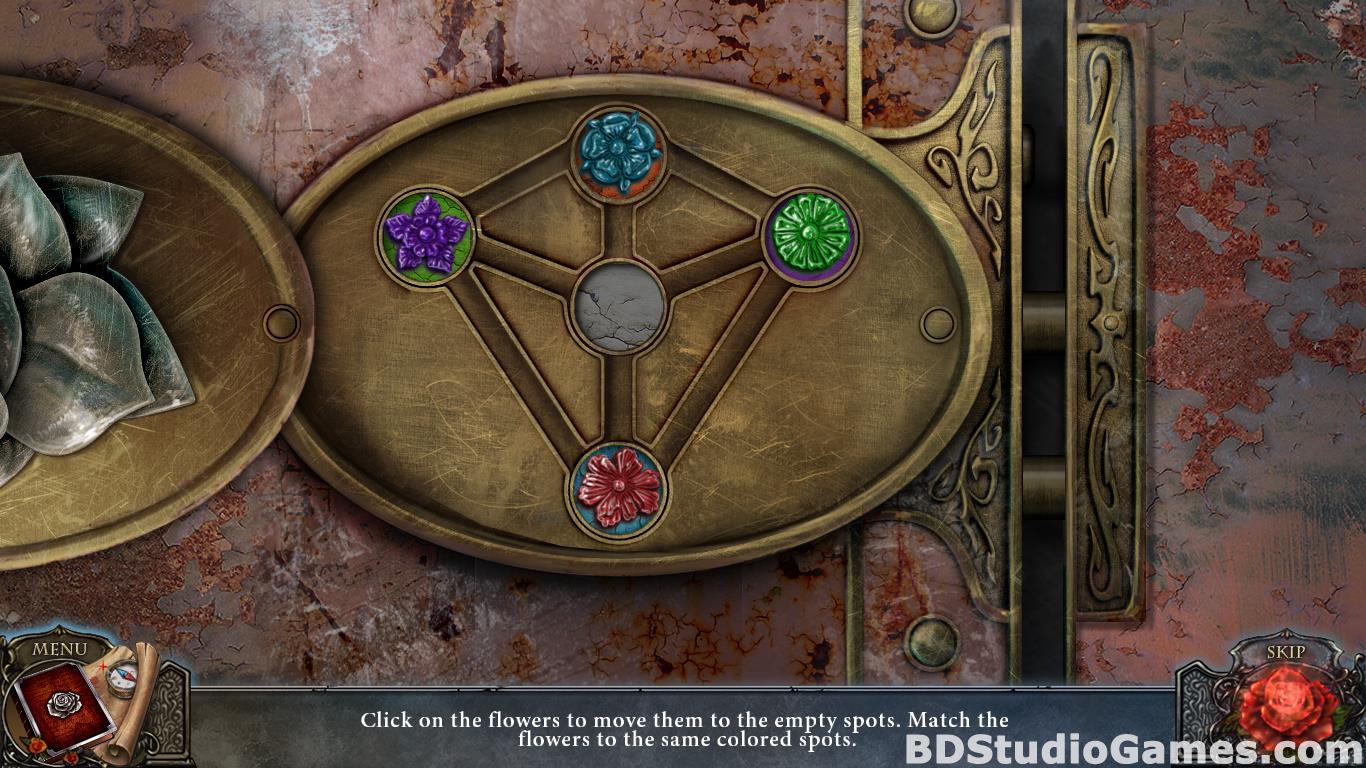
Task: Select the purple star-shaped flower
Action: (x=425, y=237)
